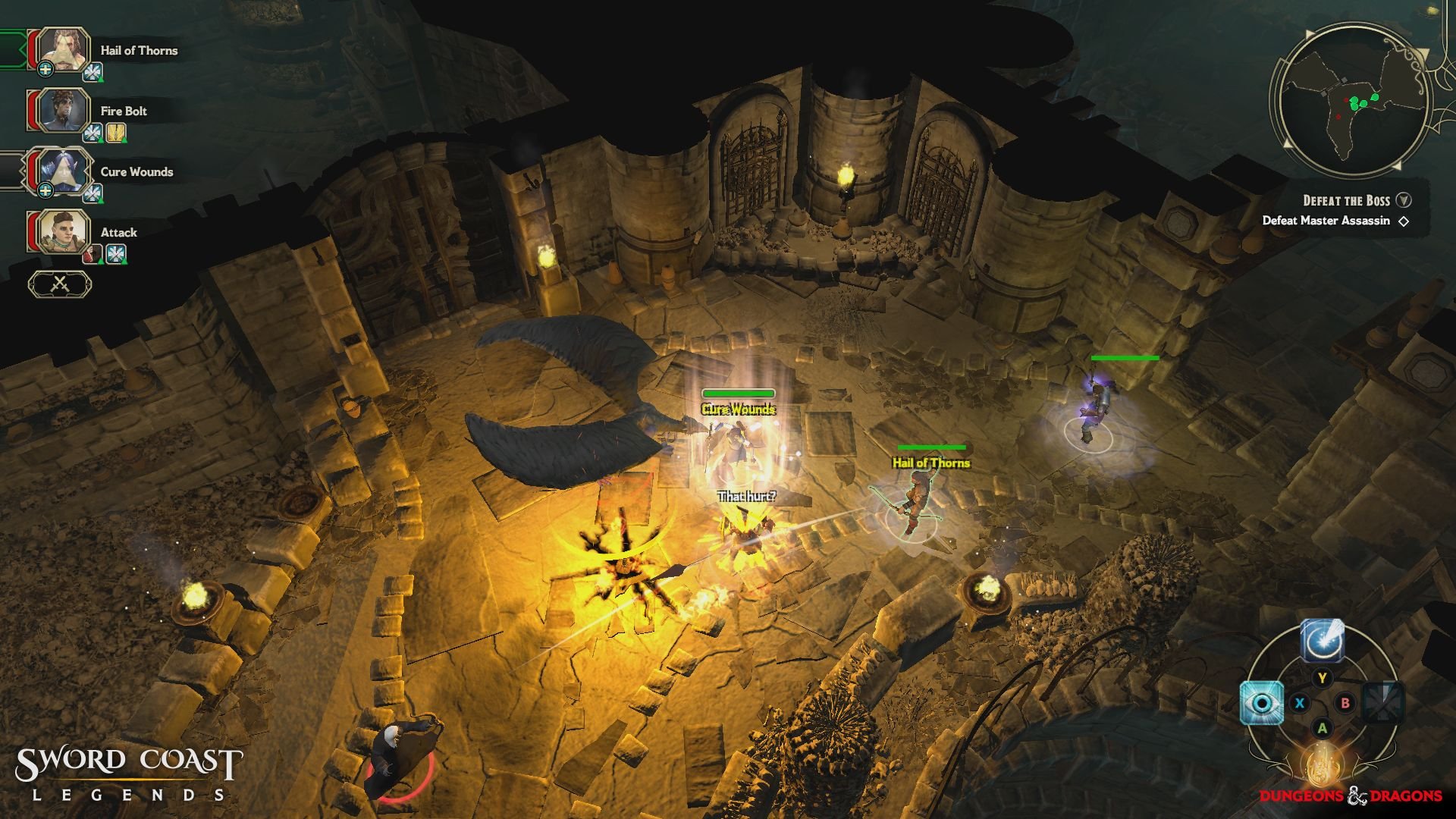Toggle the Defeat Master Assassin objective diamond
Image resolution: width=1456 pixels, height=819 pixels.
pyautogui.click(x=1404, y=221)
